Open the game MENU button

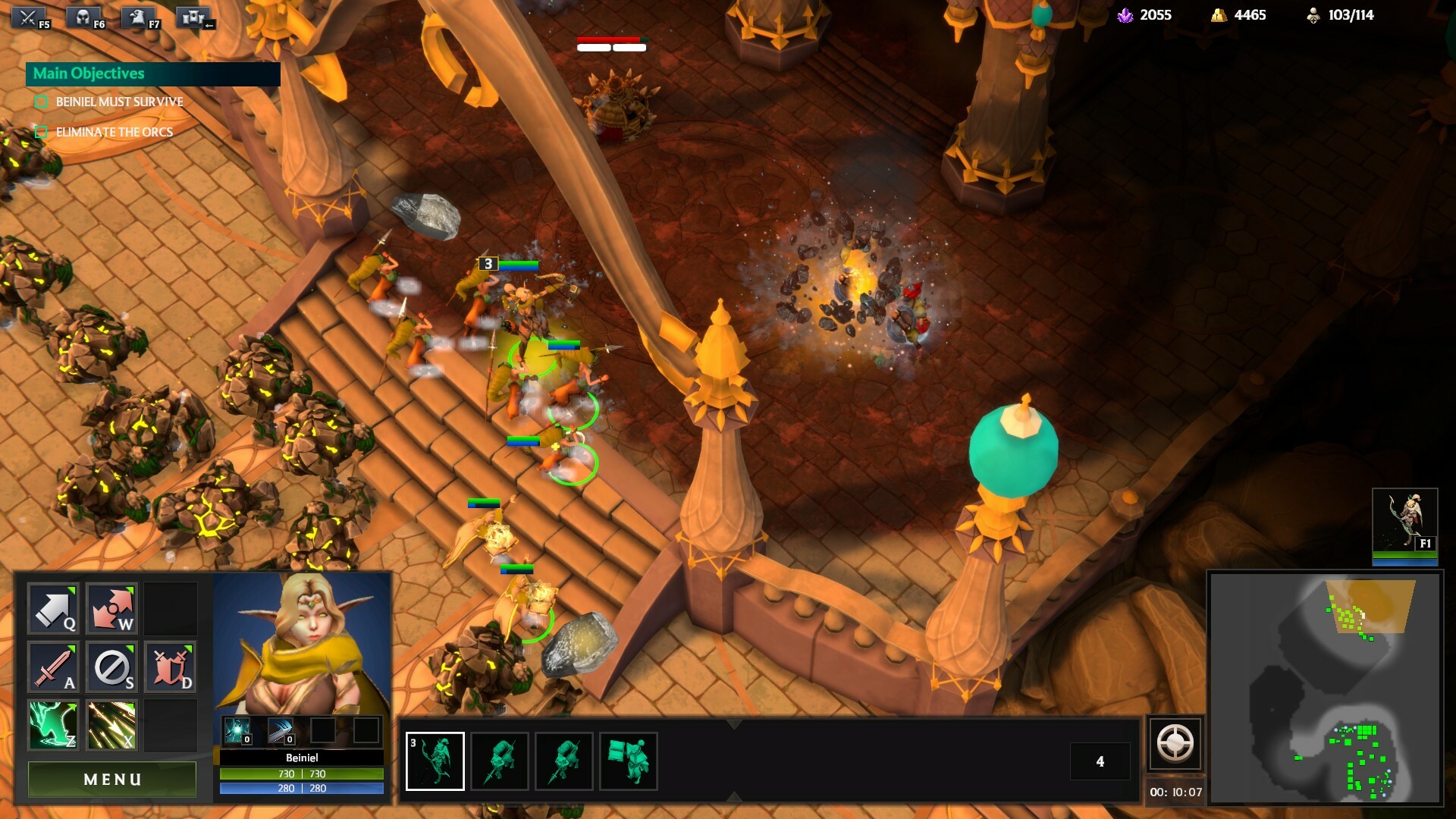click(112, 780)
